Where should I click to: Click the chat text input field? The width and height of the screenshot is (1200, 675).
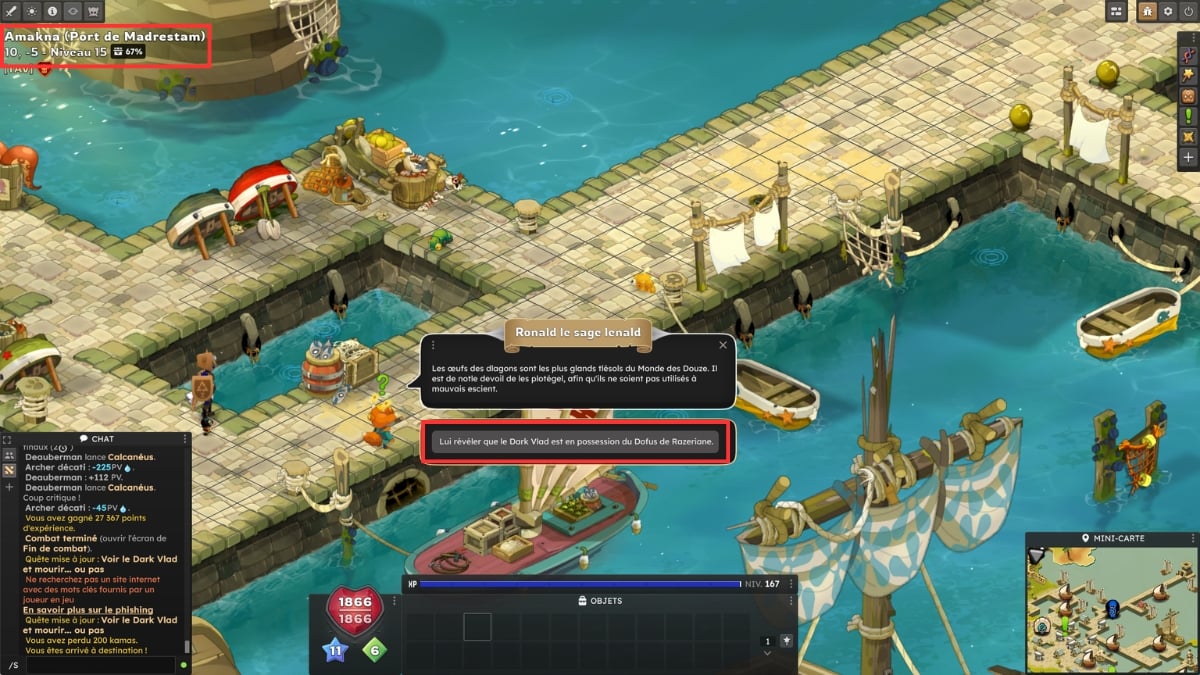(95, 664)
